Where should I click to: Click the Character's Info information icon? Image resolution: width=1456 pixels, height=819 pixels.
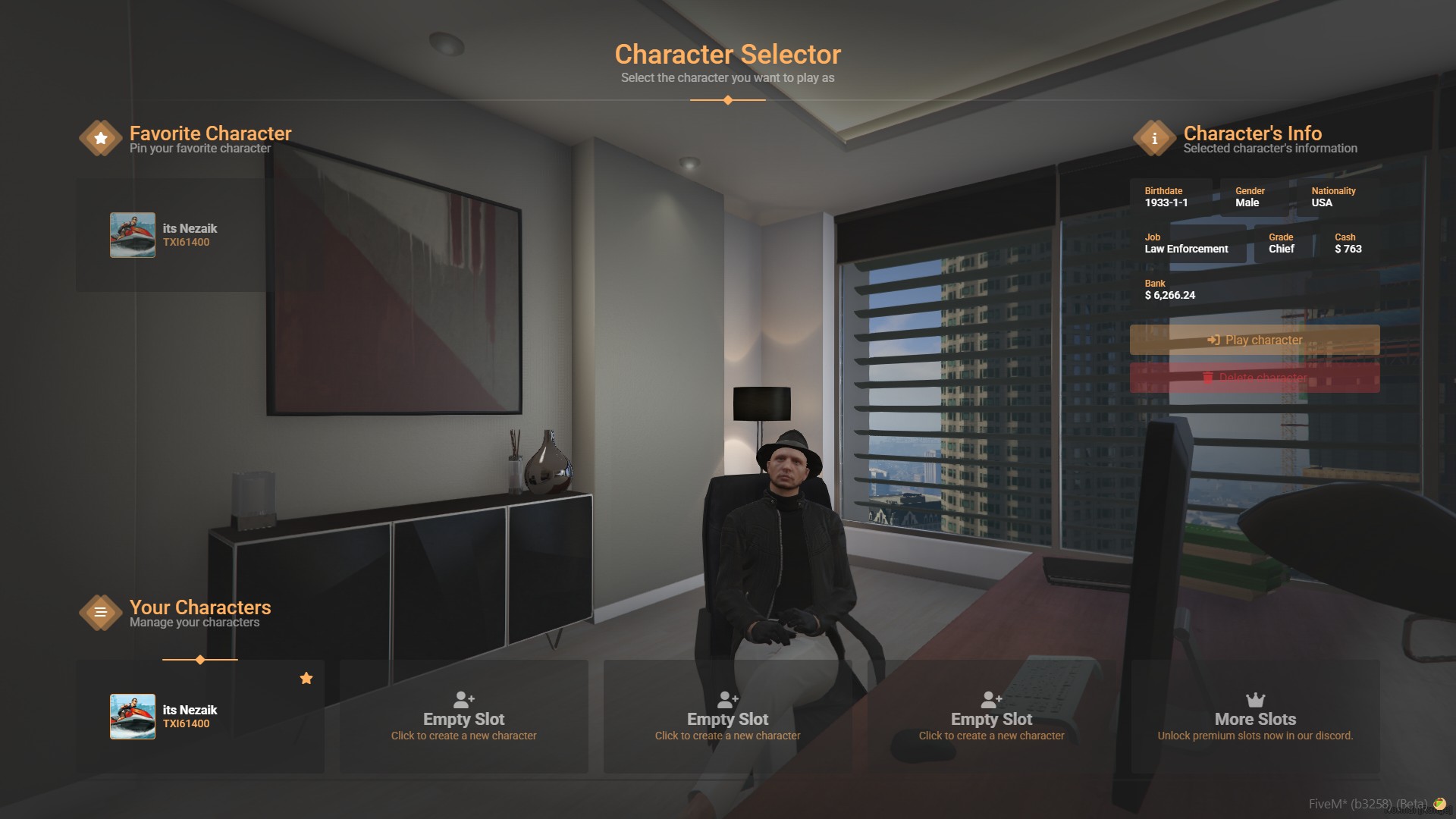tap(1155, 137)
